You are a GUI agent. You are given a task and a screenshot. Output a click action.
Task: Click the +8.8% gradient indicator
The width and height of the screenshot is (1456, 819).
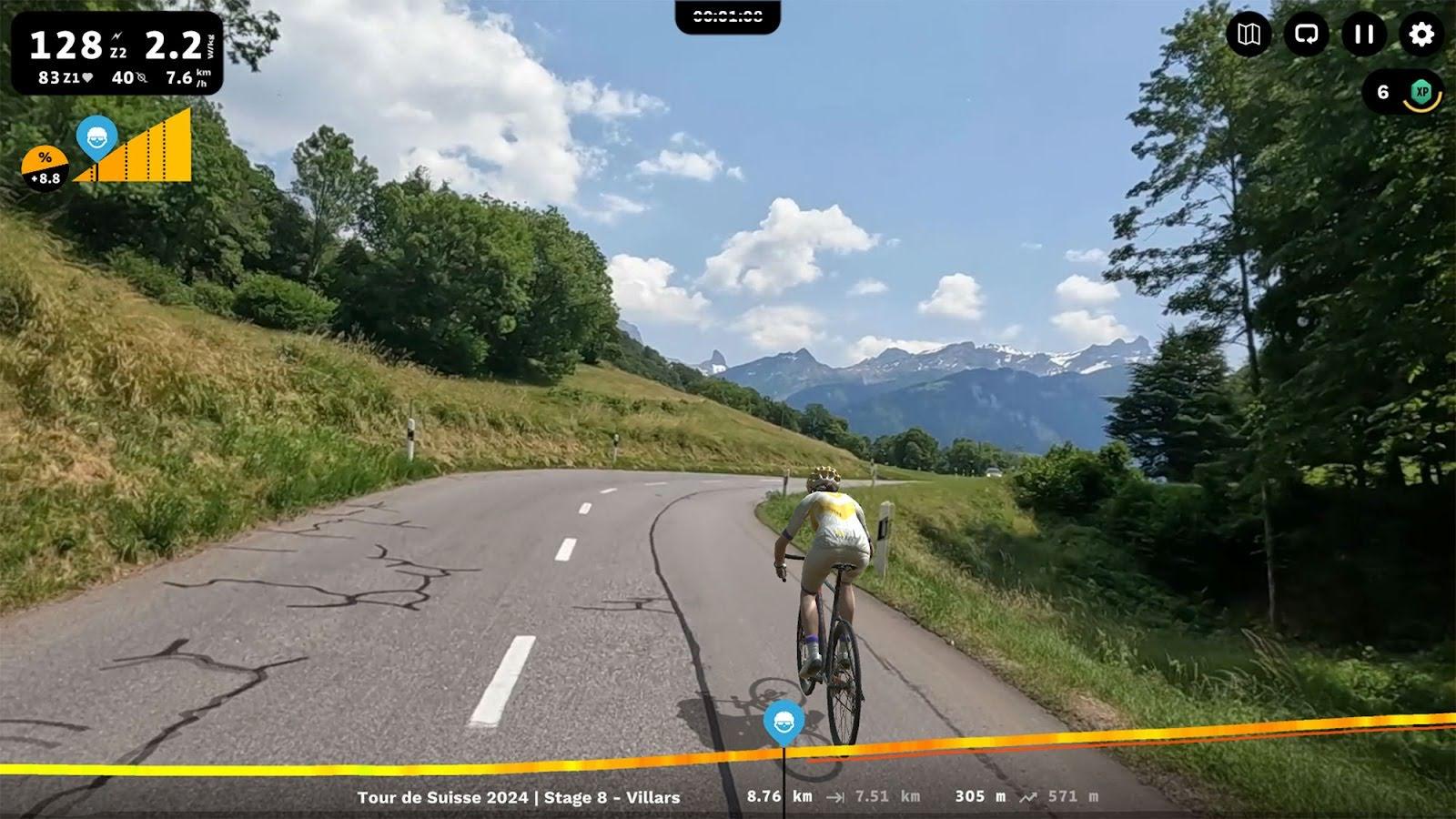44,164
